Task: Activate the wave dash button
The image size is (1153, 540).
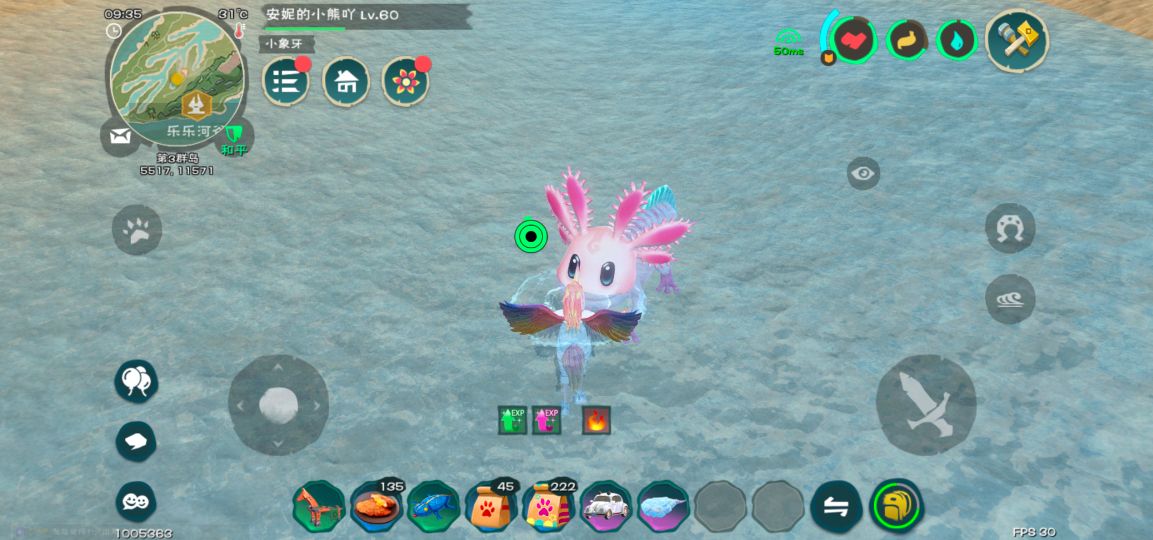Action: [1010, 299]
